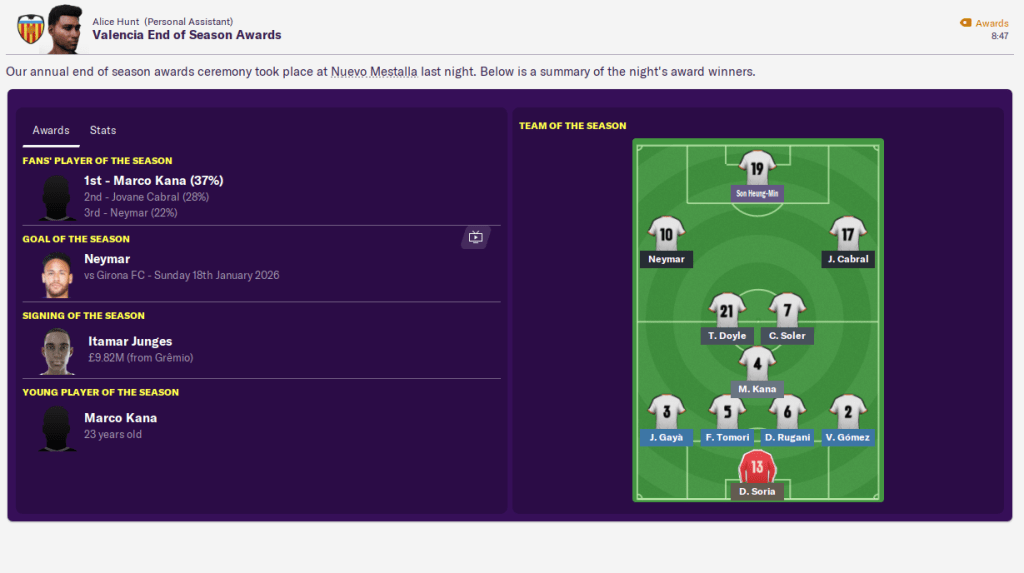This screenshot has height=573, width=1024.
Task: Watch the Goal of the Season replay
Action: coord(475,238)
